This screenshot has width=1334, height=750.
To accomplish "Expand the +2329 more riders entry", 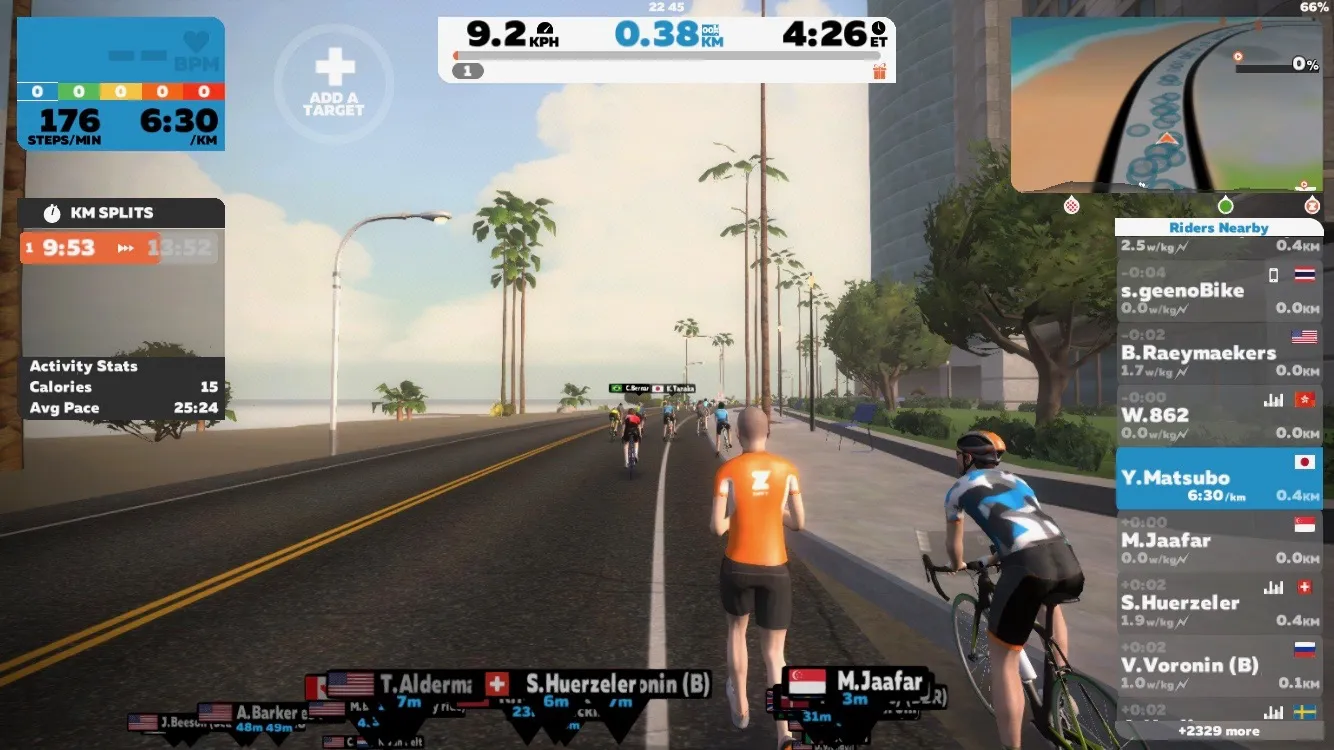I will point(1219,731).
